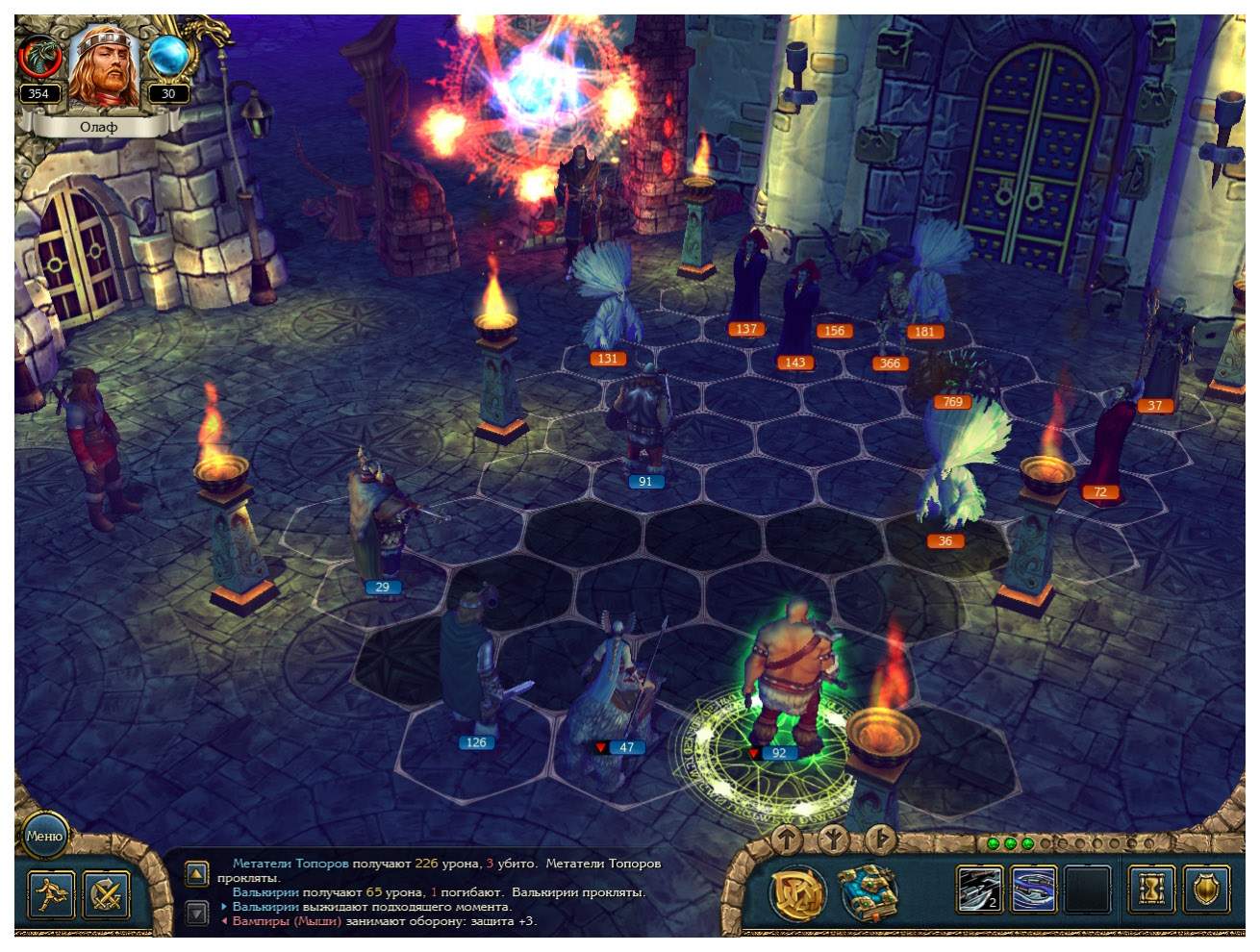Select the forked Algiz rune button
This screenshot has height=952, width=1260.
tap(833, 840)
